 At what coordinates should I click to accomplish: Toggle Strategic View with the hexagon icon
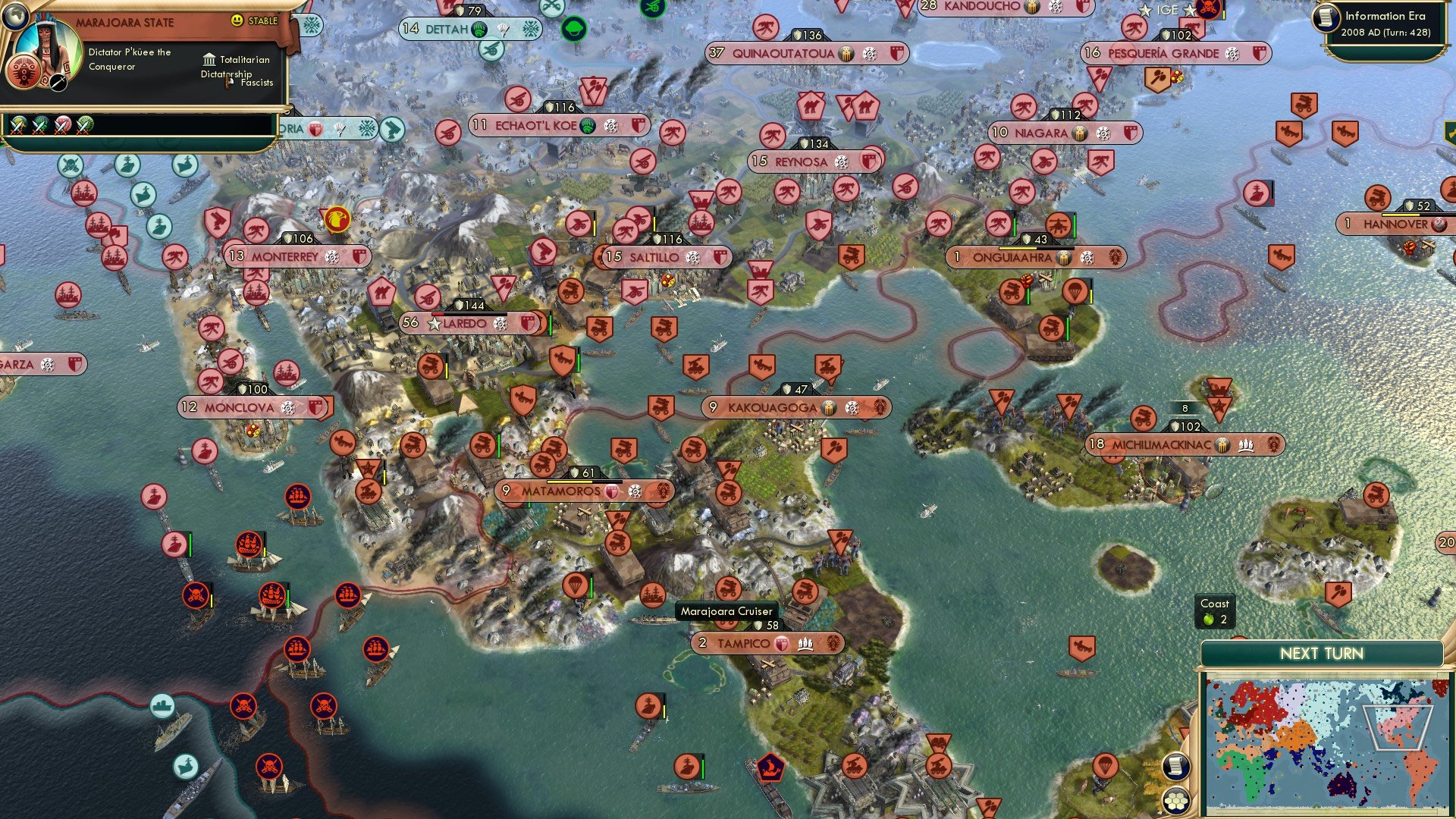(1176, 801)
